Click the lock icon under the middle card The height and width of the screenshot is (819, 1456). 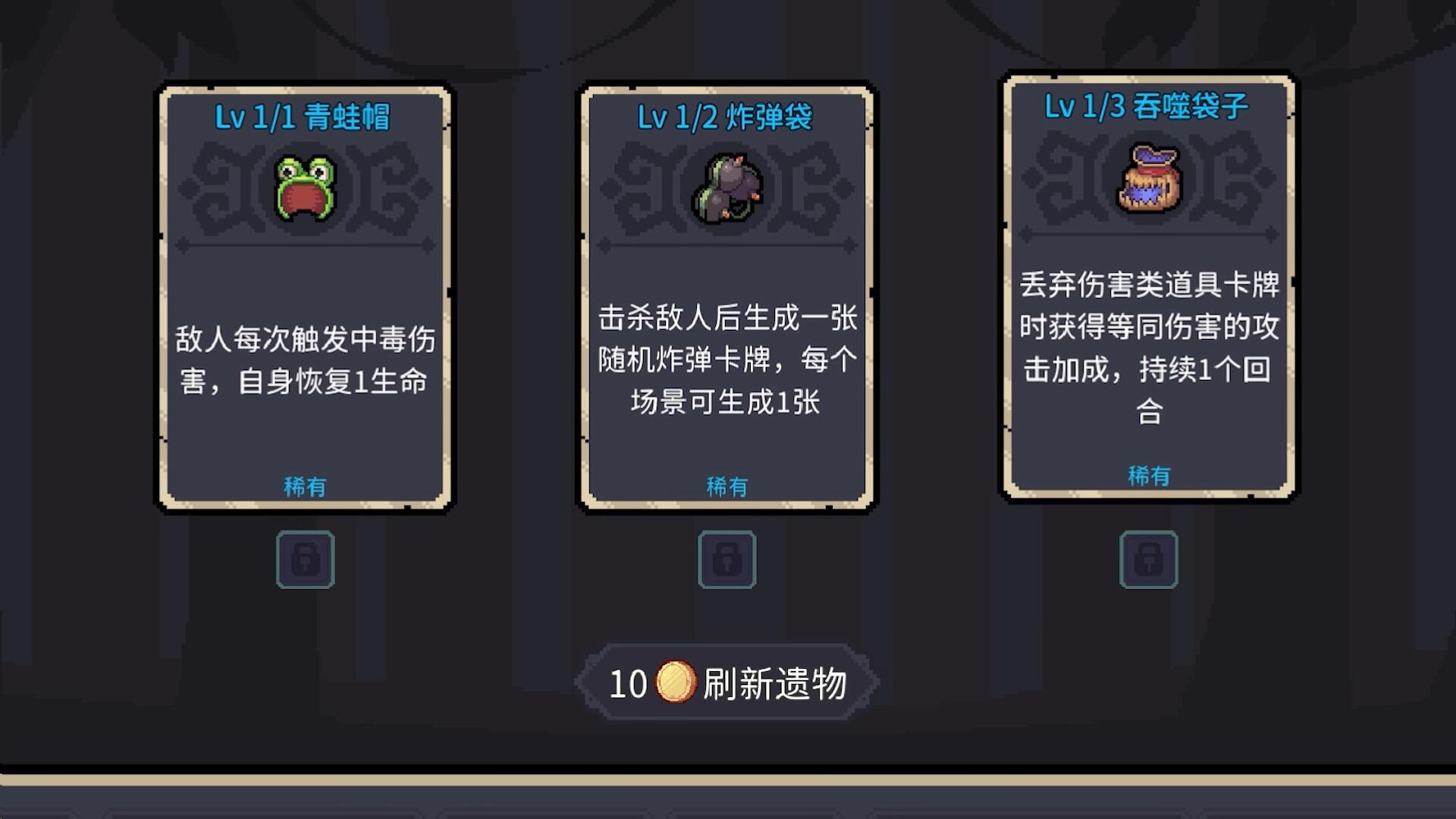tap(726, 560)
